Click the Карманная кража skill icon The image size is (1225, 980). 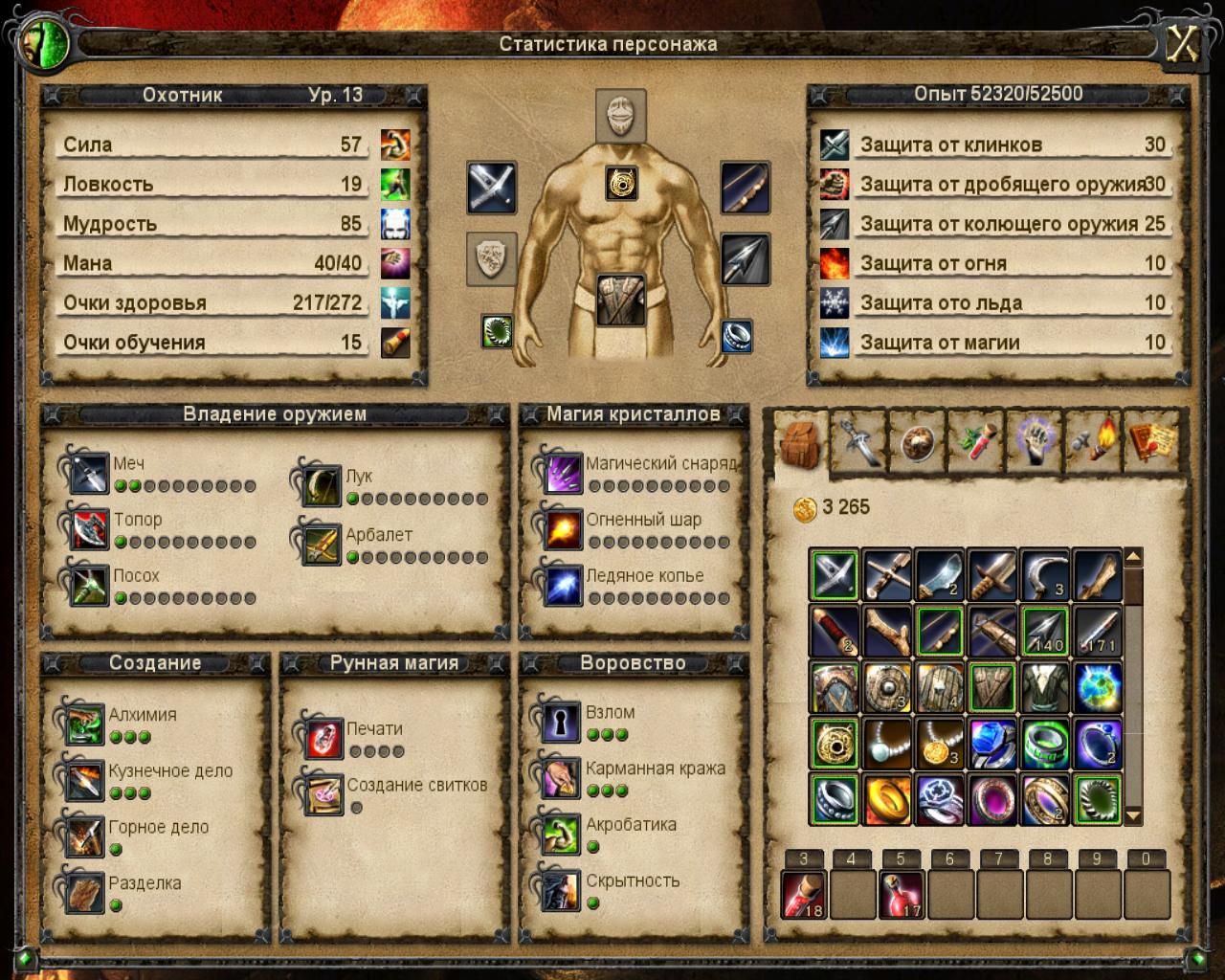coord(560,779)
